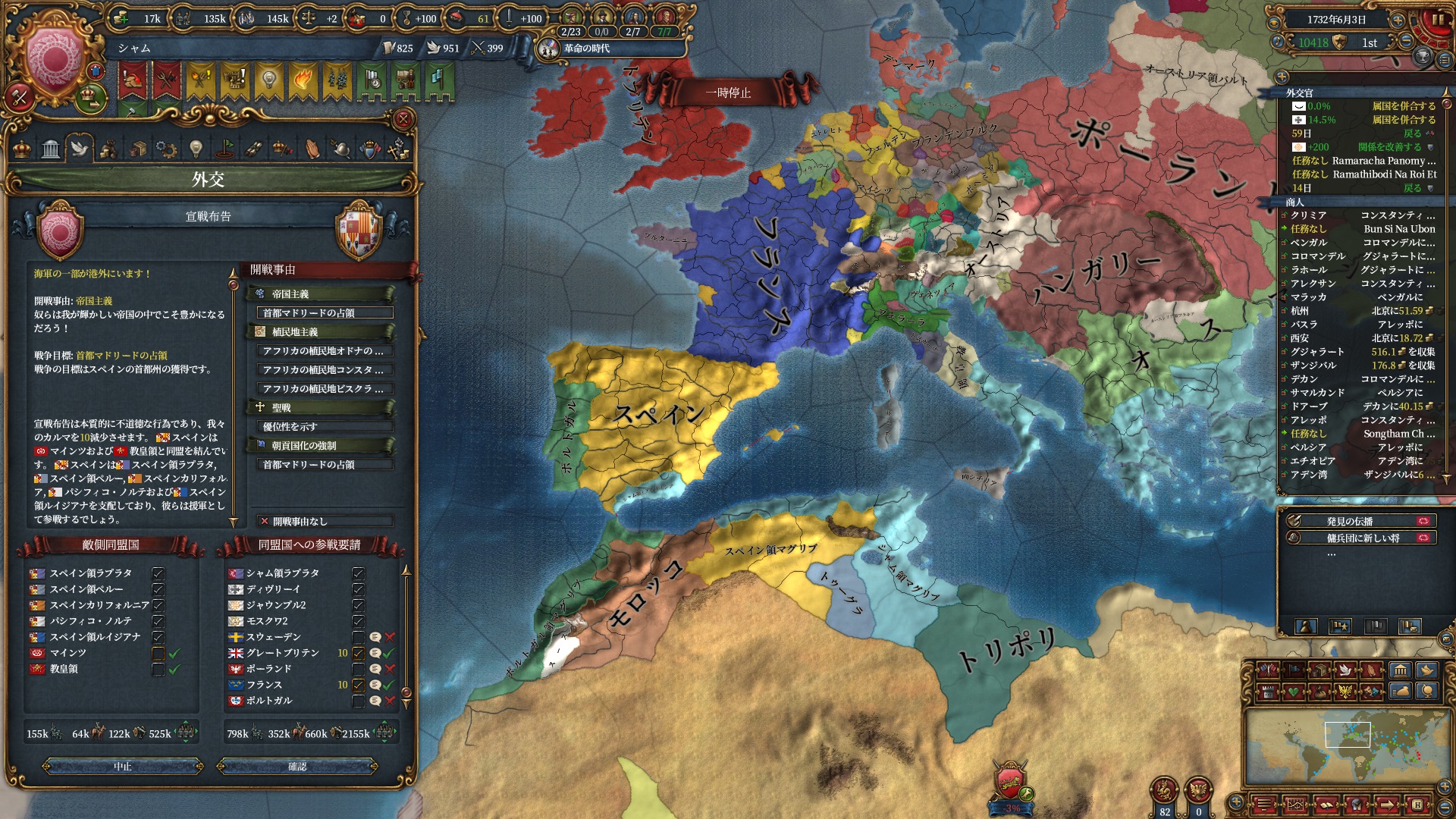Select the 優位性を示す casus belli
Screen dimensions: 1456x819
[x=325, y=427]
